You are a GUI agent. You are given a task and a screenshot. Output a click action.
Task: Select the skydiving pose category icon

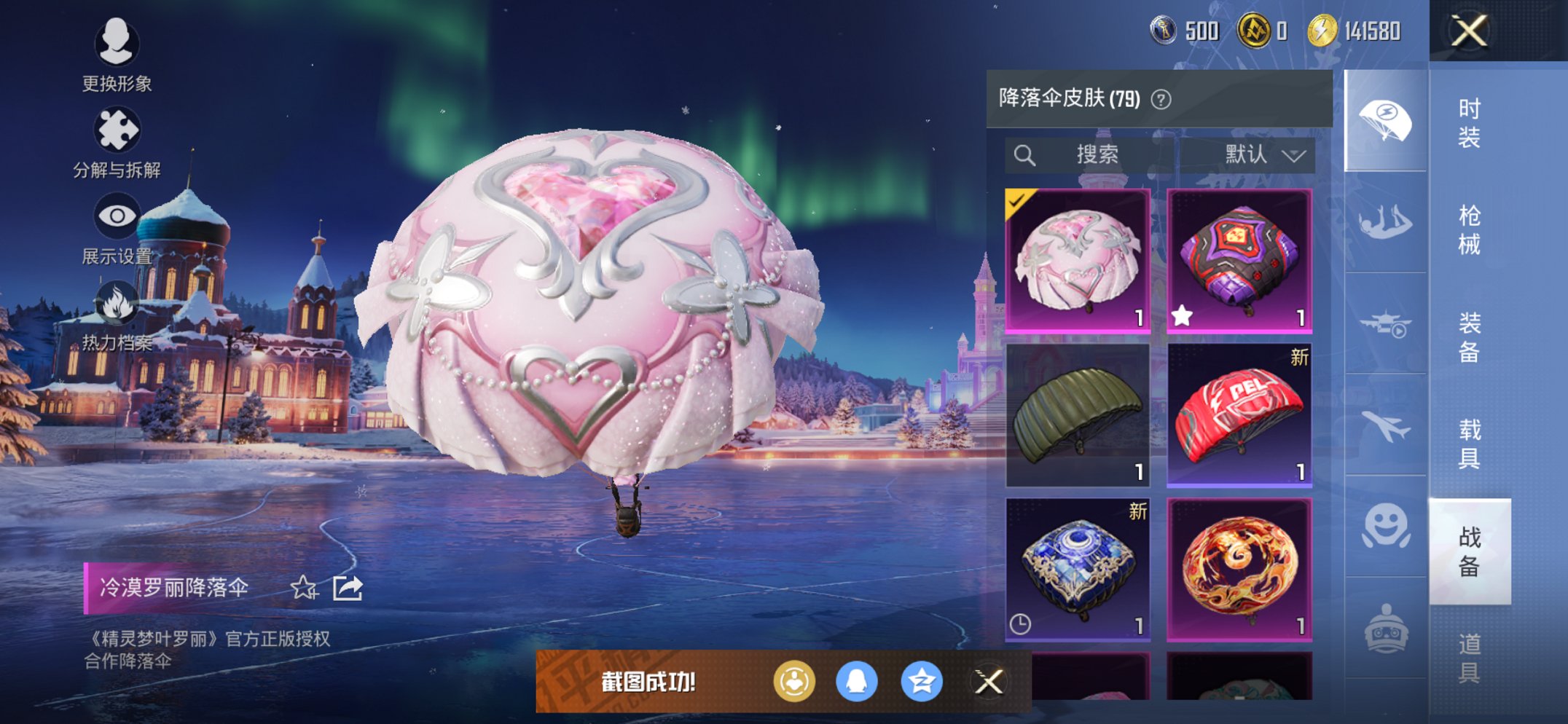pyautogui.click(x=1387, y=224)
